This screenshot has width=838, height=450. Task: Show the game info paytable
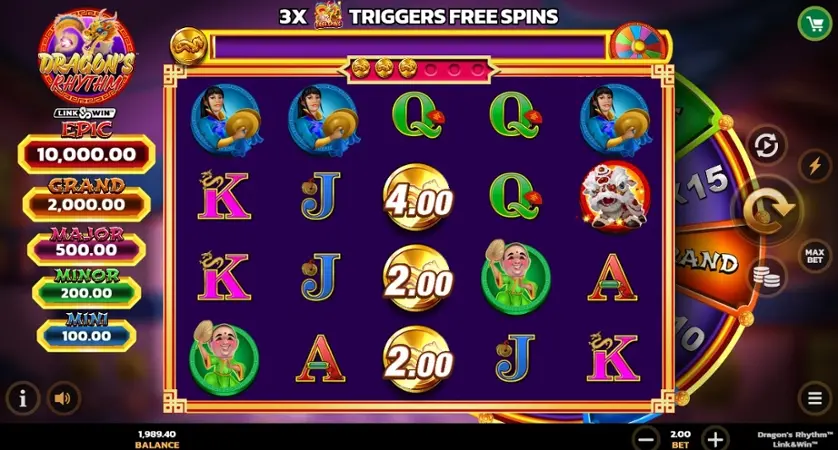[x=23, y=398]
